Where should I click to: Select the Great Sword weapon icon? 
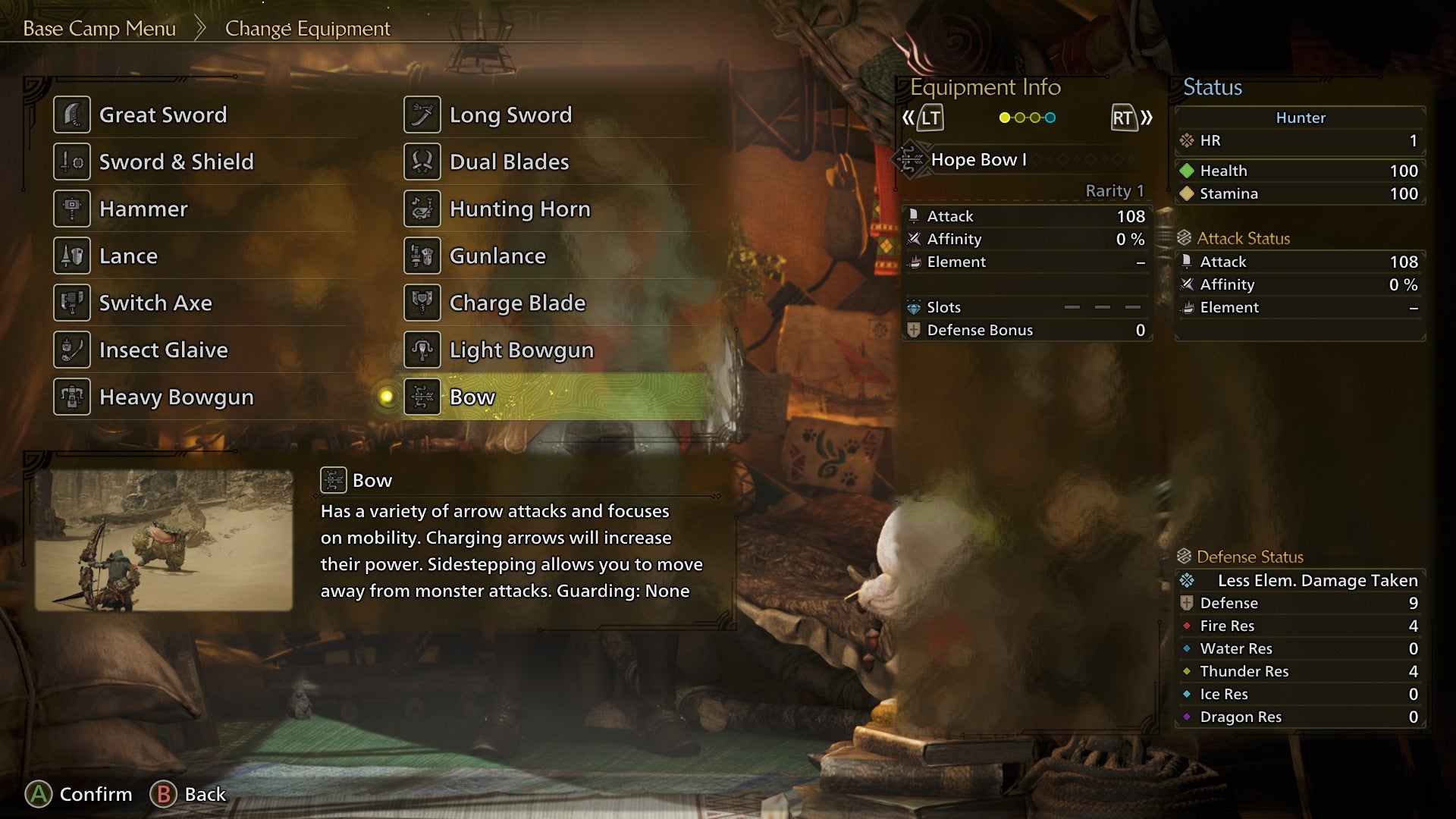(72, 114)
